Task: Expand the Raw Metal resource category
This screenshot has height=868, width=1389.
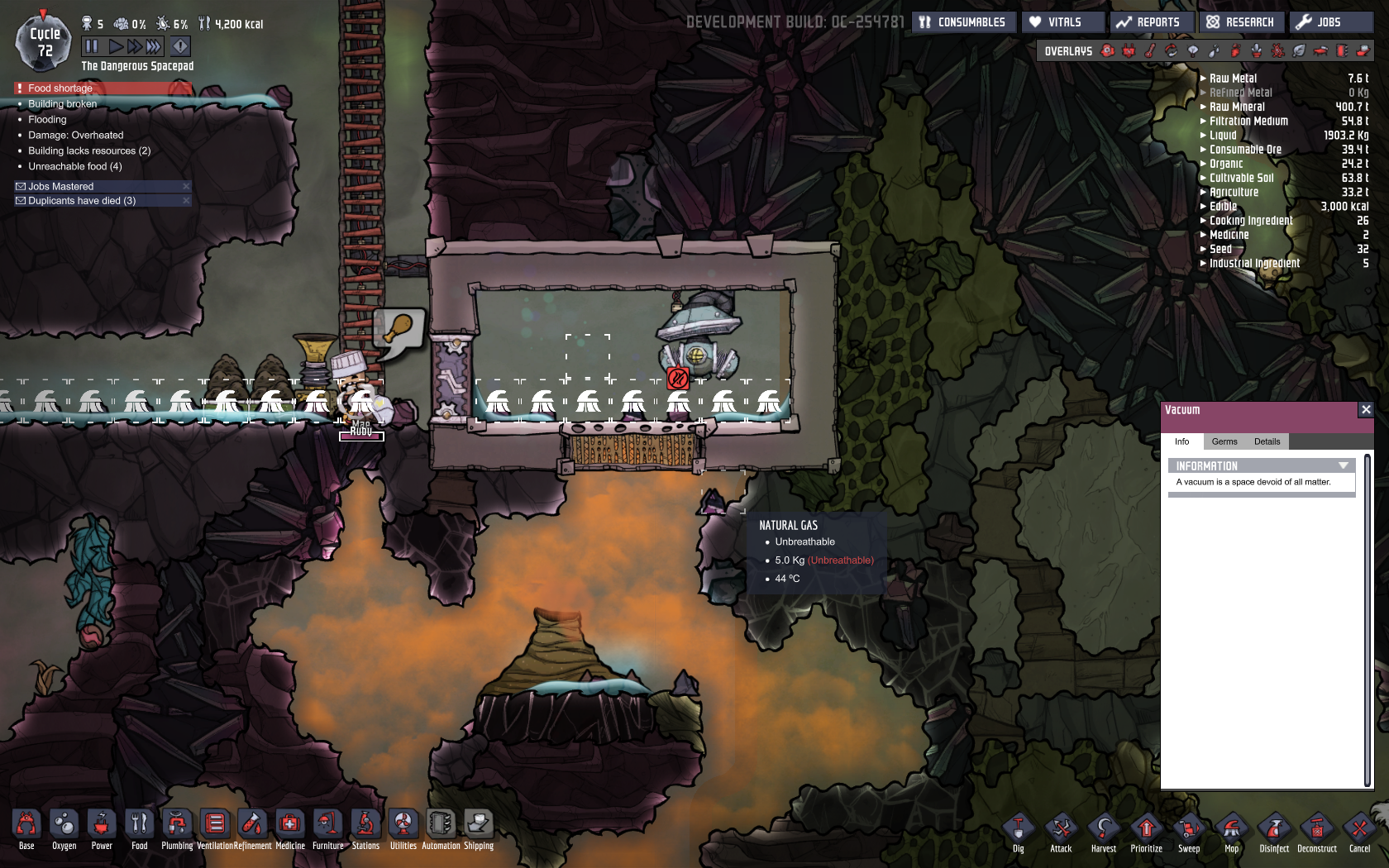Action: (1204, 79)
